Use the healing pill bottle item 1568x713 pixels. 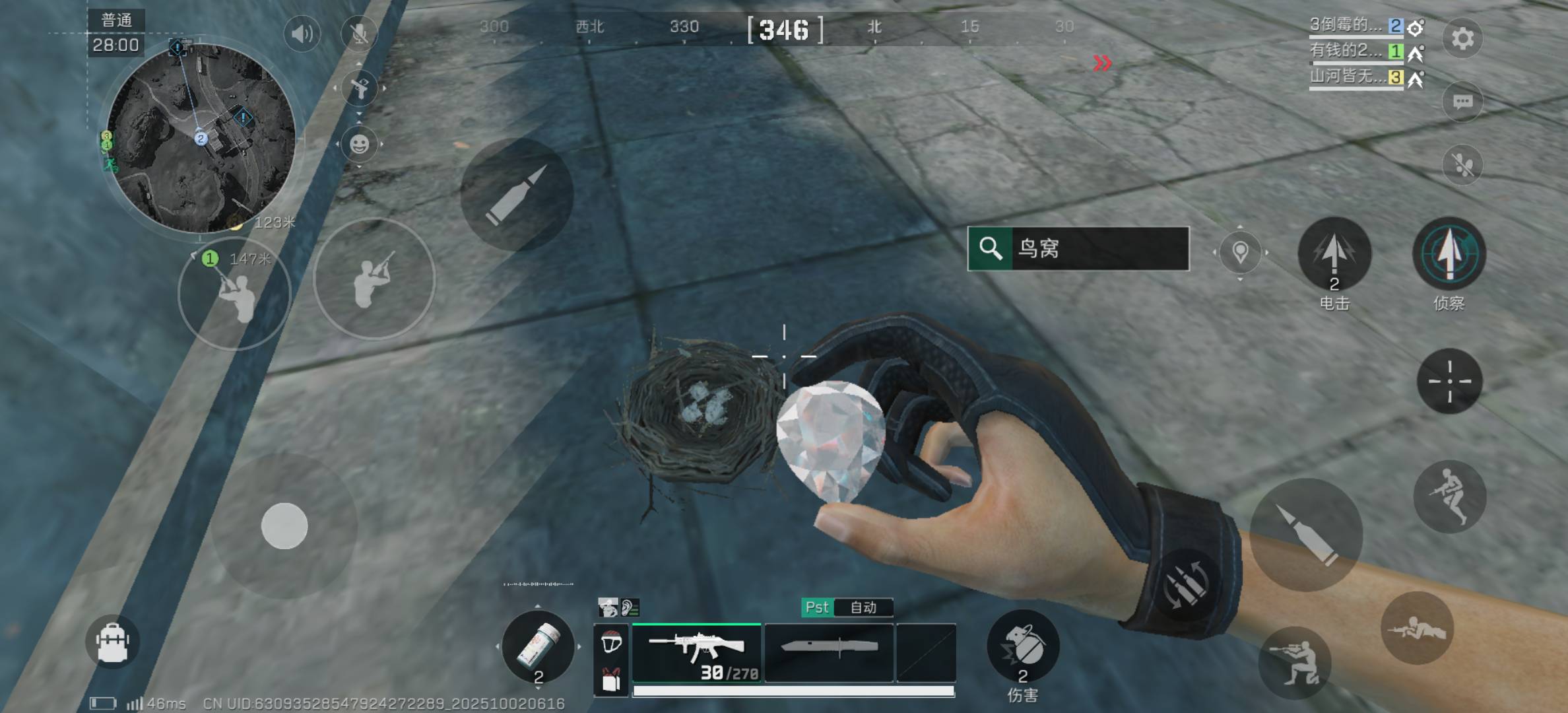(x=538, y=647)
